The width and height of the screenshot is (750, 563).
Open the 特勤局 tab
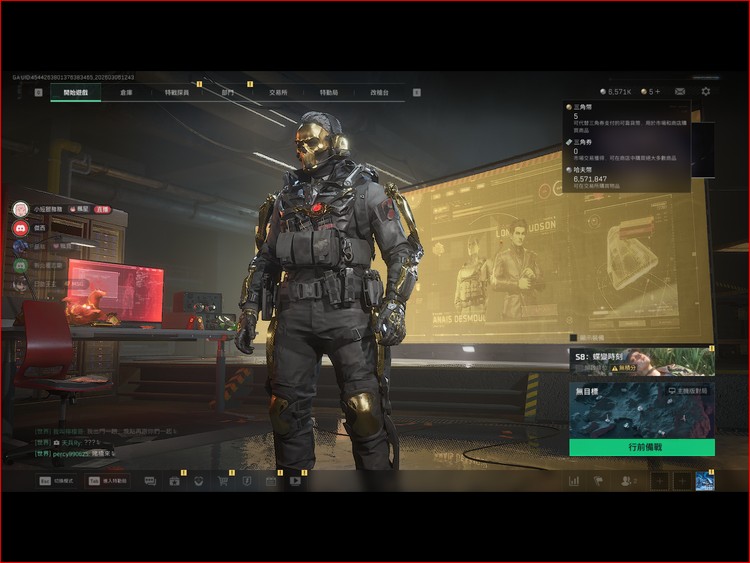click(x=329, y=92)
